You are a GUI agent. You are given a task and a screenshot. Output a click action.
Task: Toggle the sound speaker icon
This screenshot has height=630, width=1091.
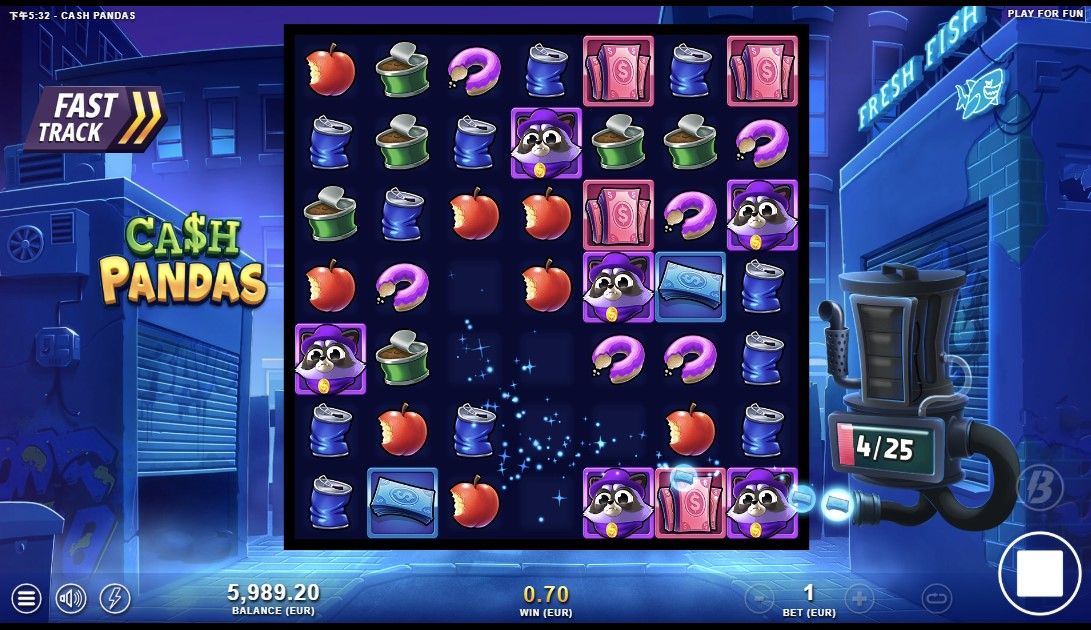[71, 599]
